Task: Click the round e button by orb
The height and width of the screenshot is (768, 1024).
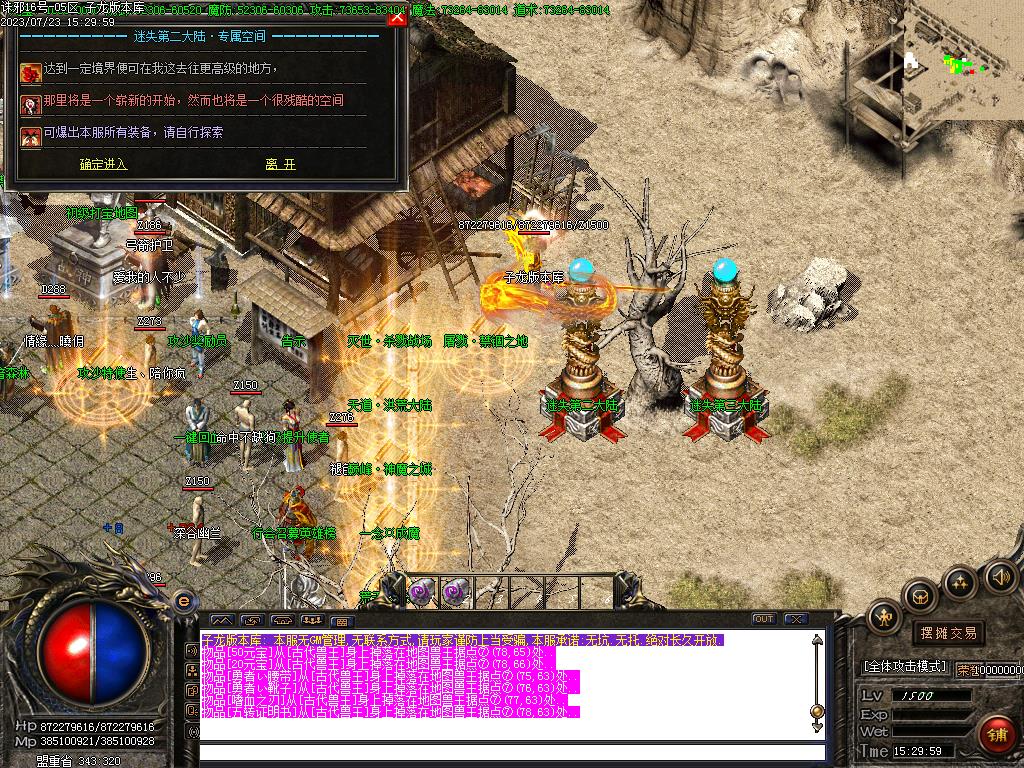Action: [x=184, y=601]
